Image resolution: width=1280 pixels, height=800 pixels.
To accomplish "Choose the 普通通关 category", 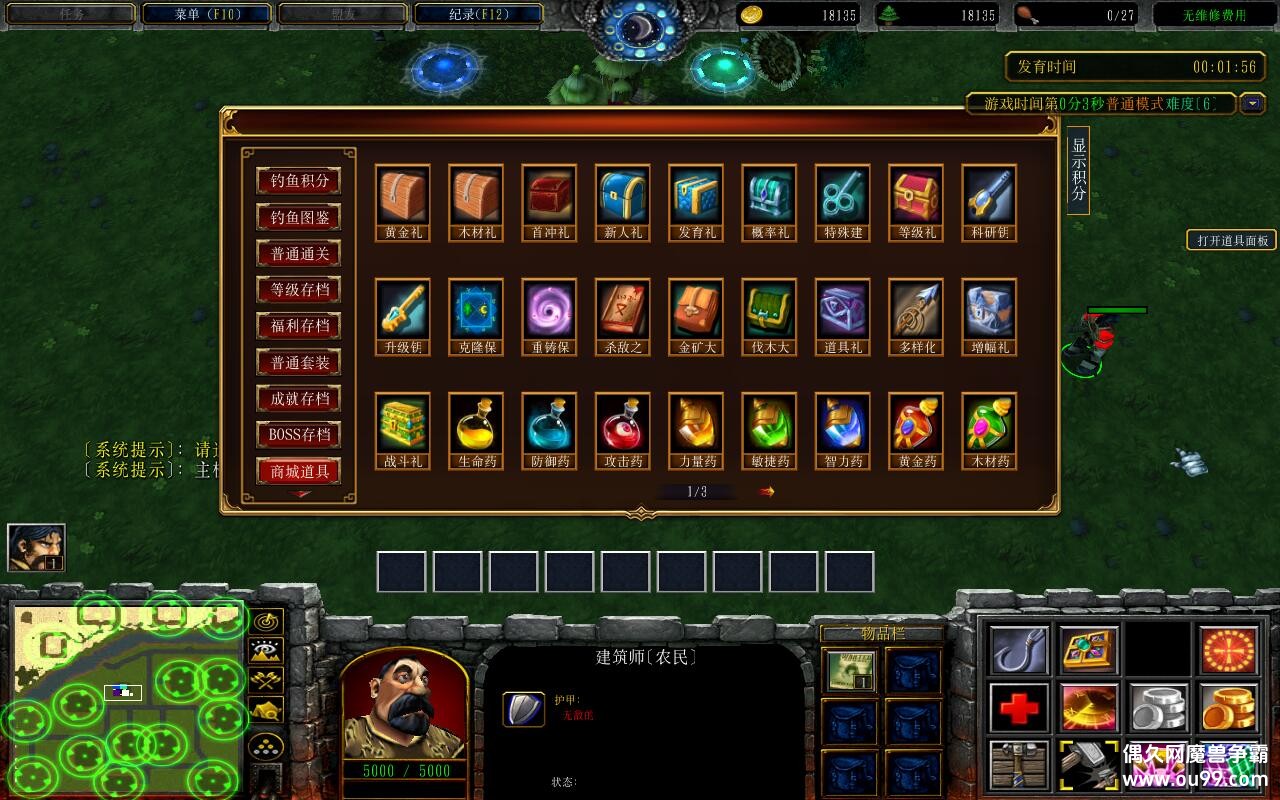I will 298,254.
